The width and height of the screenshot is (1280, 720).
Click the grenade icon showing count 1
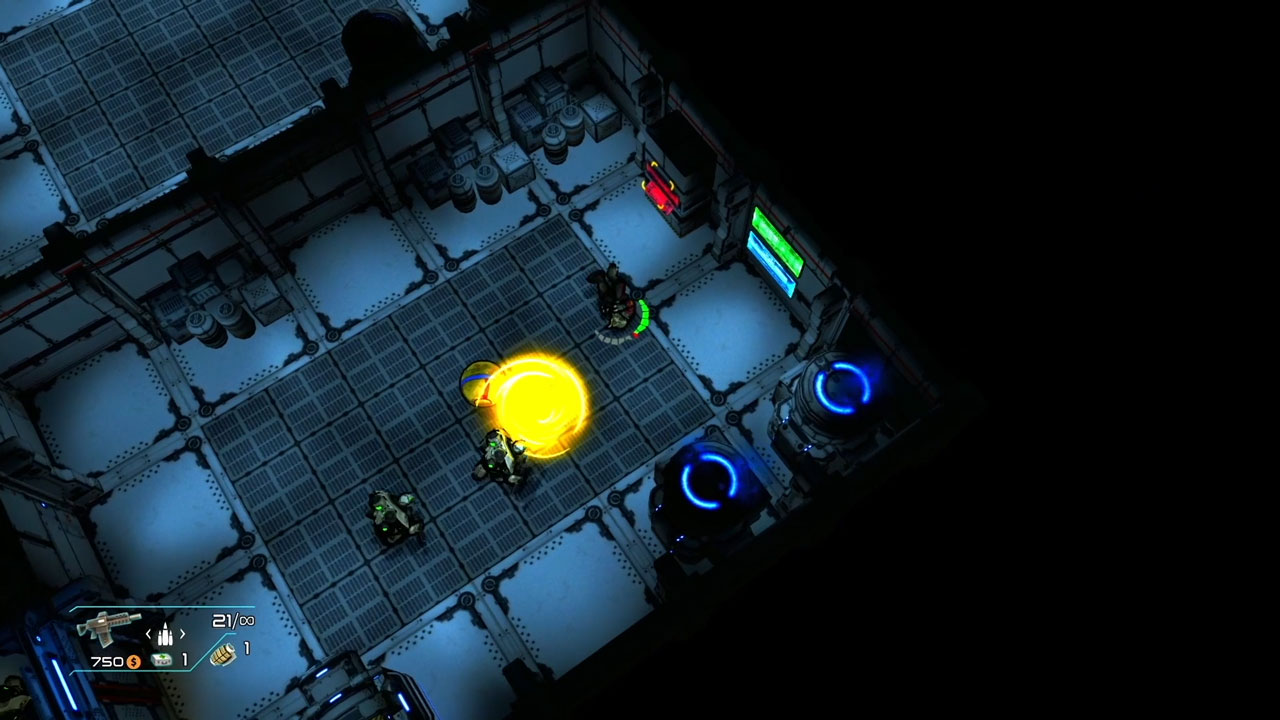(x=224, y=656)
